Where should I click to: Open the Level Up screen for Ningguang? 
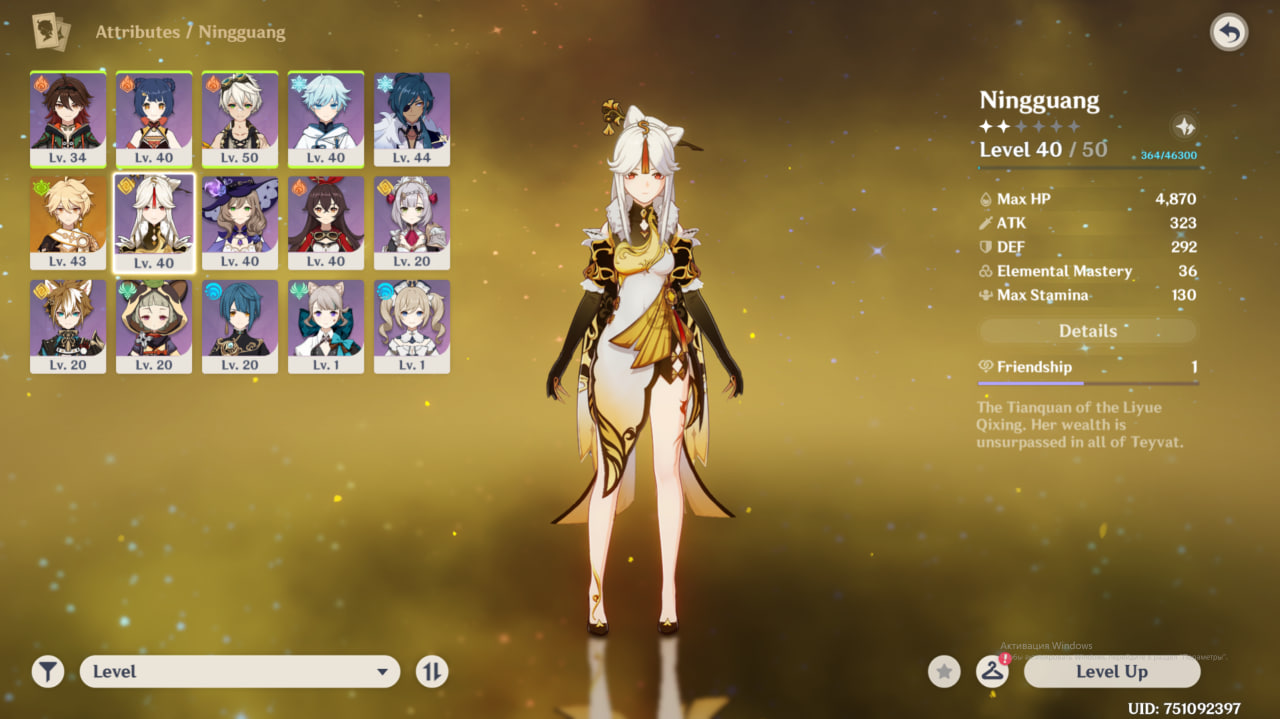(1111, 672)
